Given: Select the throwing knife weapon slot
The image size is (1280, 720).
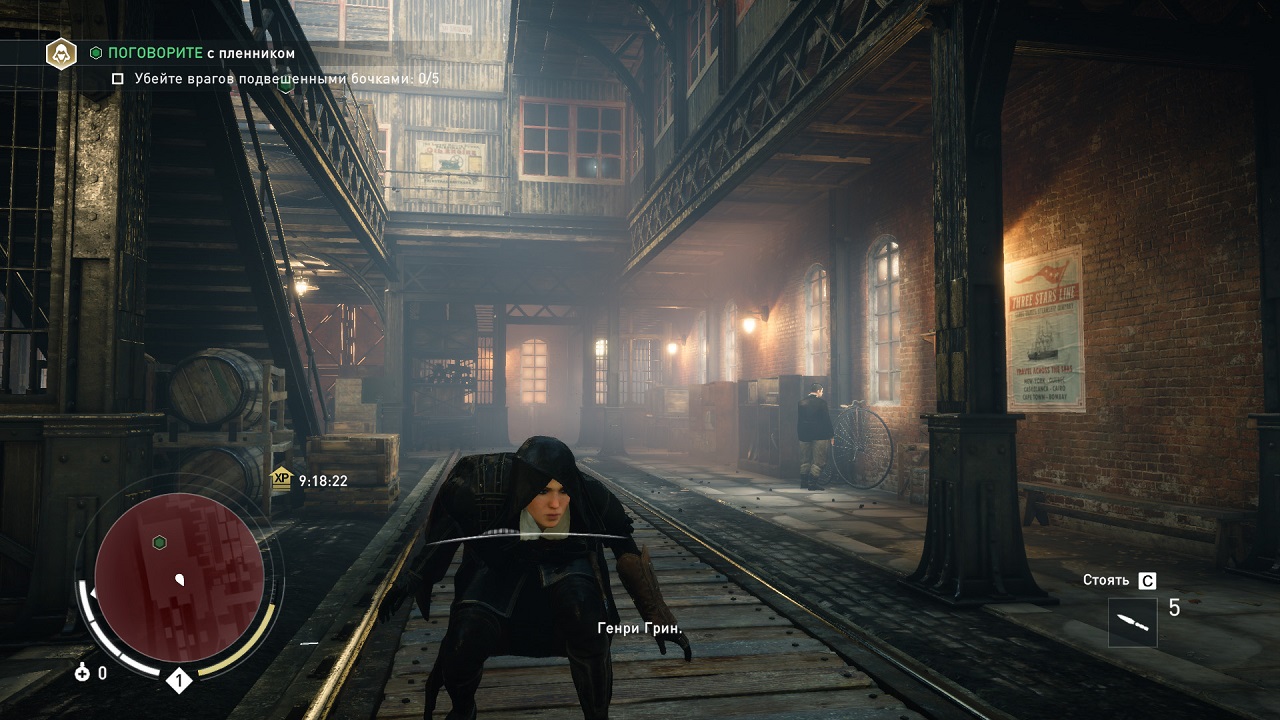Looking at the screenshot, I should [1133, 623].
